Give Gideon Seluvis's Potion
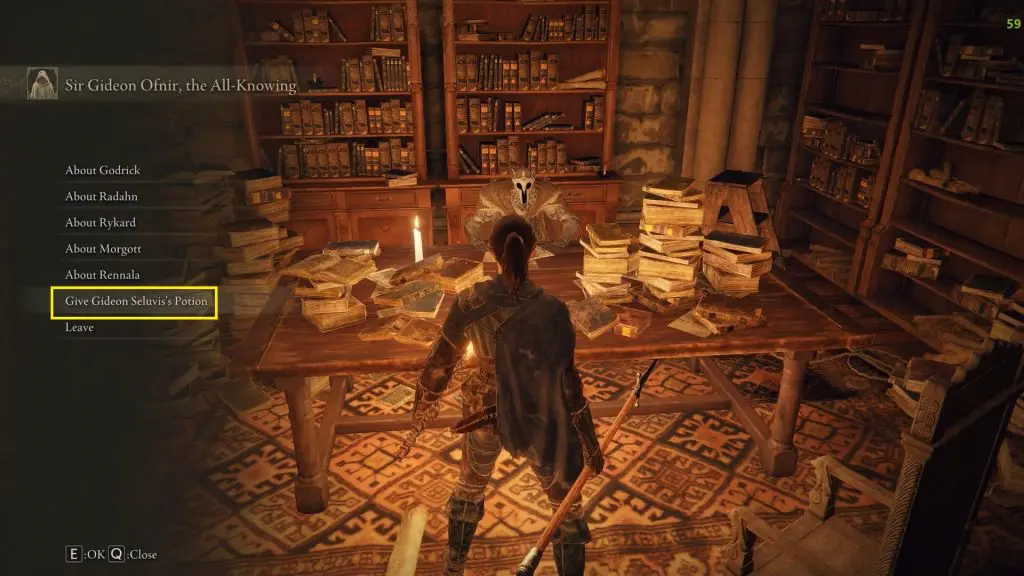This screenshot has height=576, width=1024. coord(135,301)
